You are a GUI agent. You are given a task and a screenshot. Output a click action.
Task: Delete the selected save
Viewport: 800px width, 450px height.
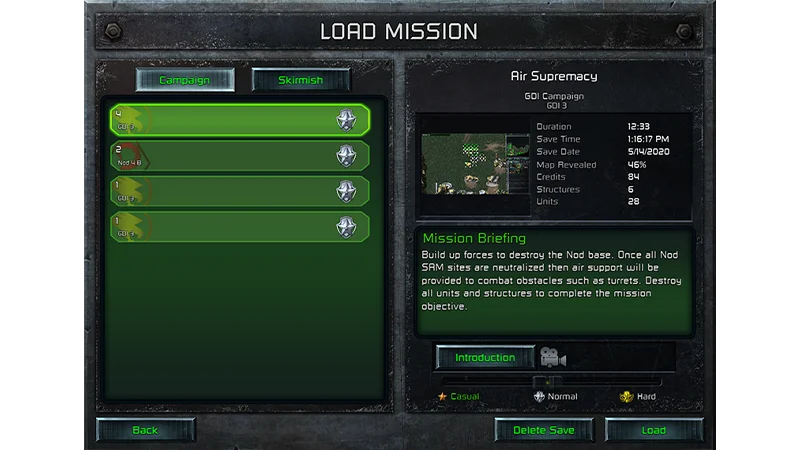[544, 430]
